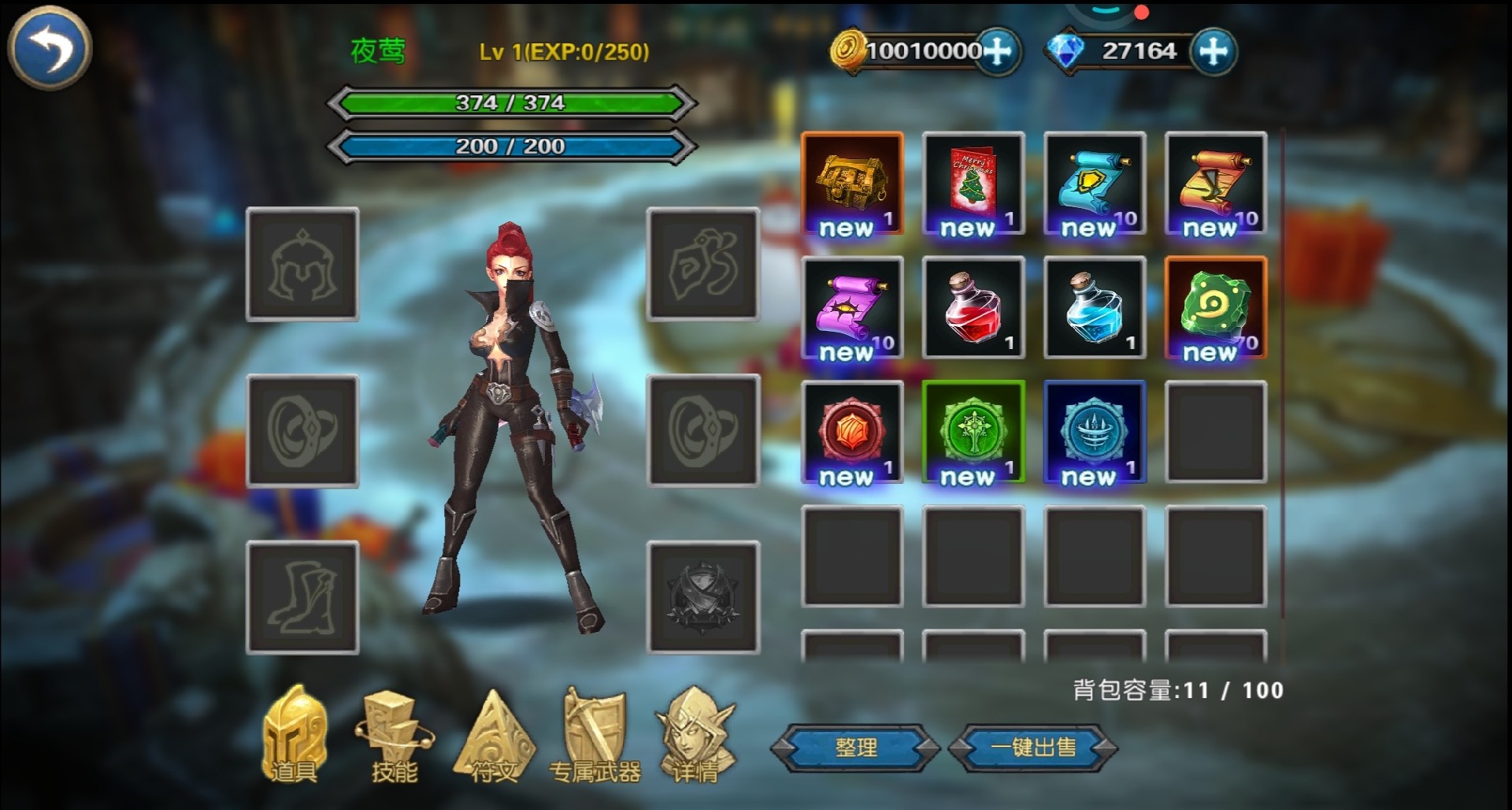Pick the green emblem badge item
Image resolution: width=1512 pixels, height=810 pixels.
point(973,433)
